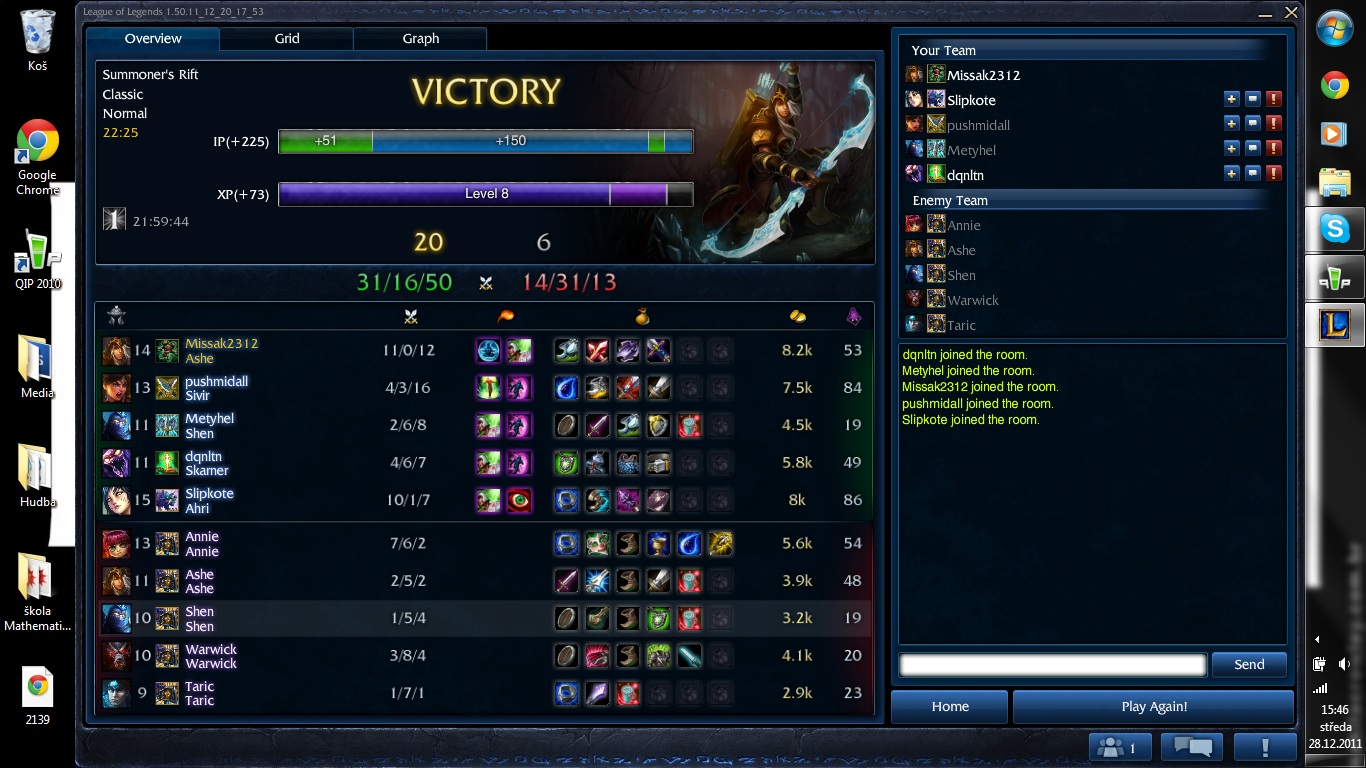Image resolution: width=1366 pixels, height=768 pixels.
Task: Open the buddy list button showing 1
Action: pyautogui.click(x=1119, y=747)
